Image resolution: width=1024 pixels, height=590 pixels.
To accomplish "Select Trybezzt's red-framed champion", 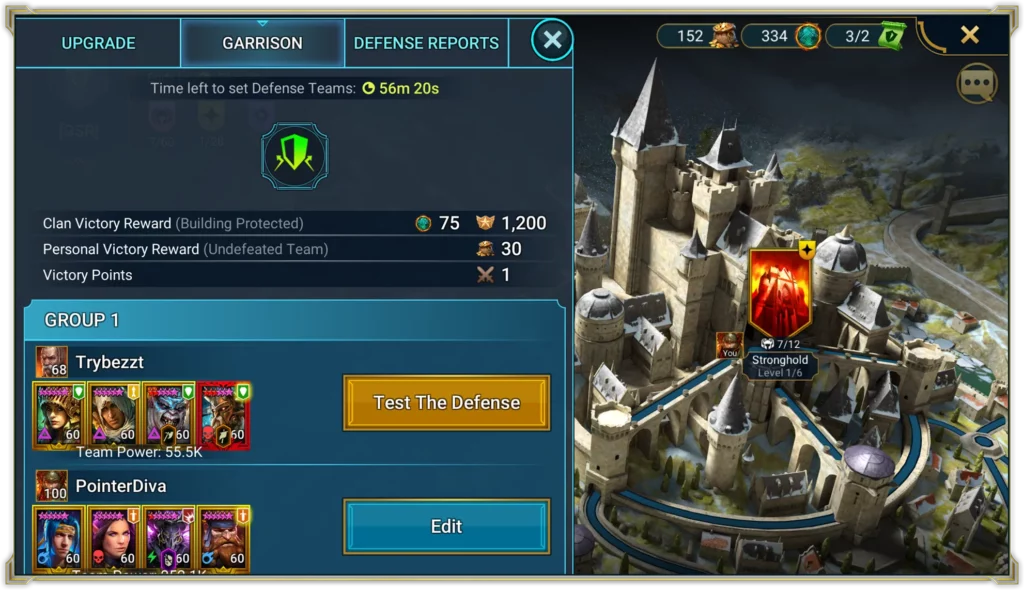I will (x=223, y=415).
